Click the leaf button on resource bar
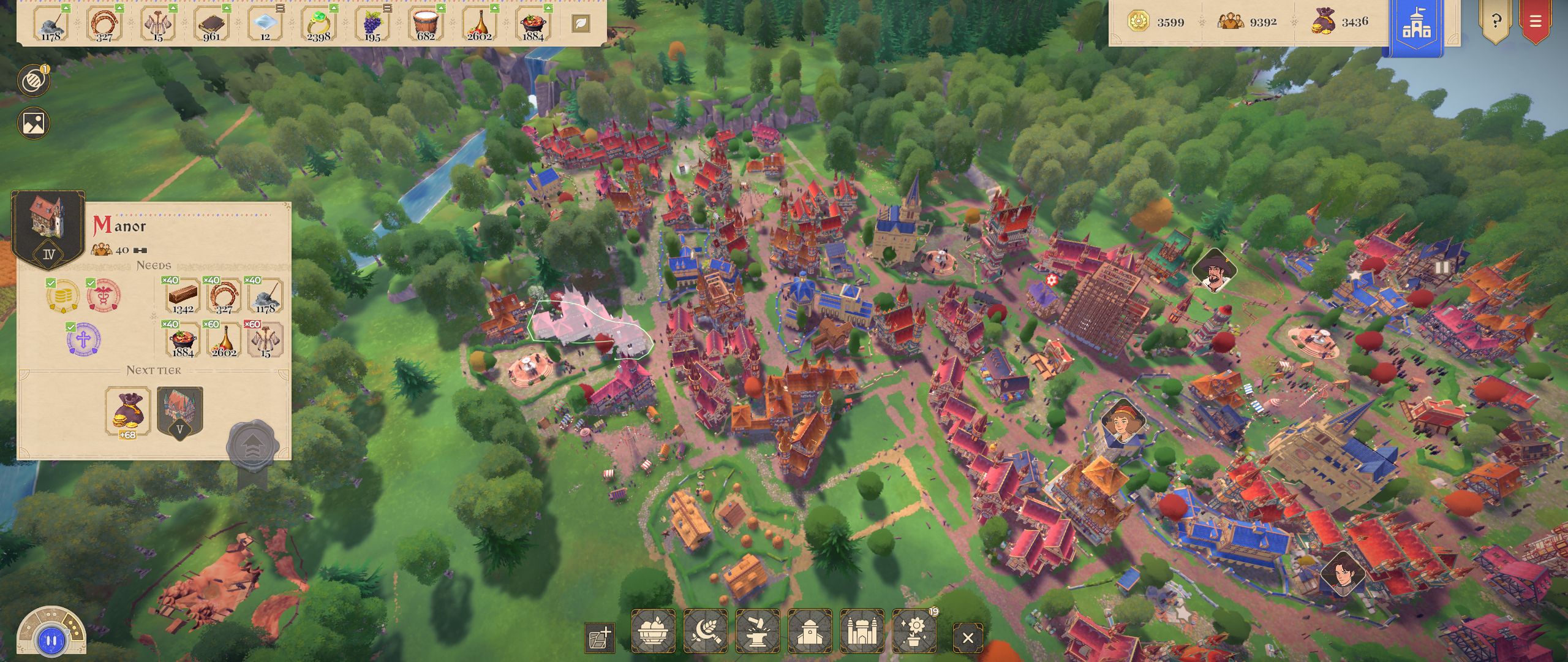This screenshot has width=1568, height=662. (x=581, y=24)
